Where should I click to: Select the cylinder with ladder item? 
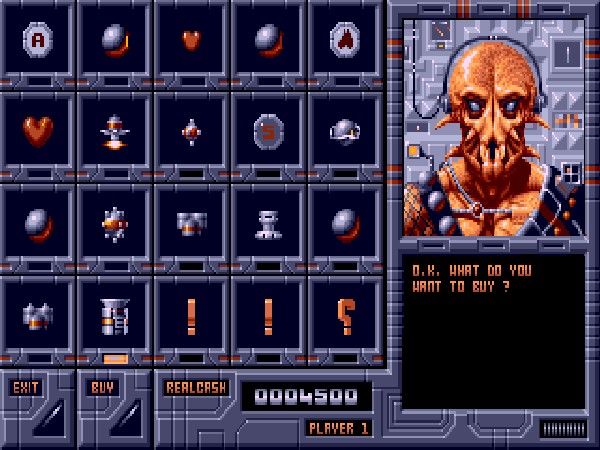(114, 314)
